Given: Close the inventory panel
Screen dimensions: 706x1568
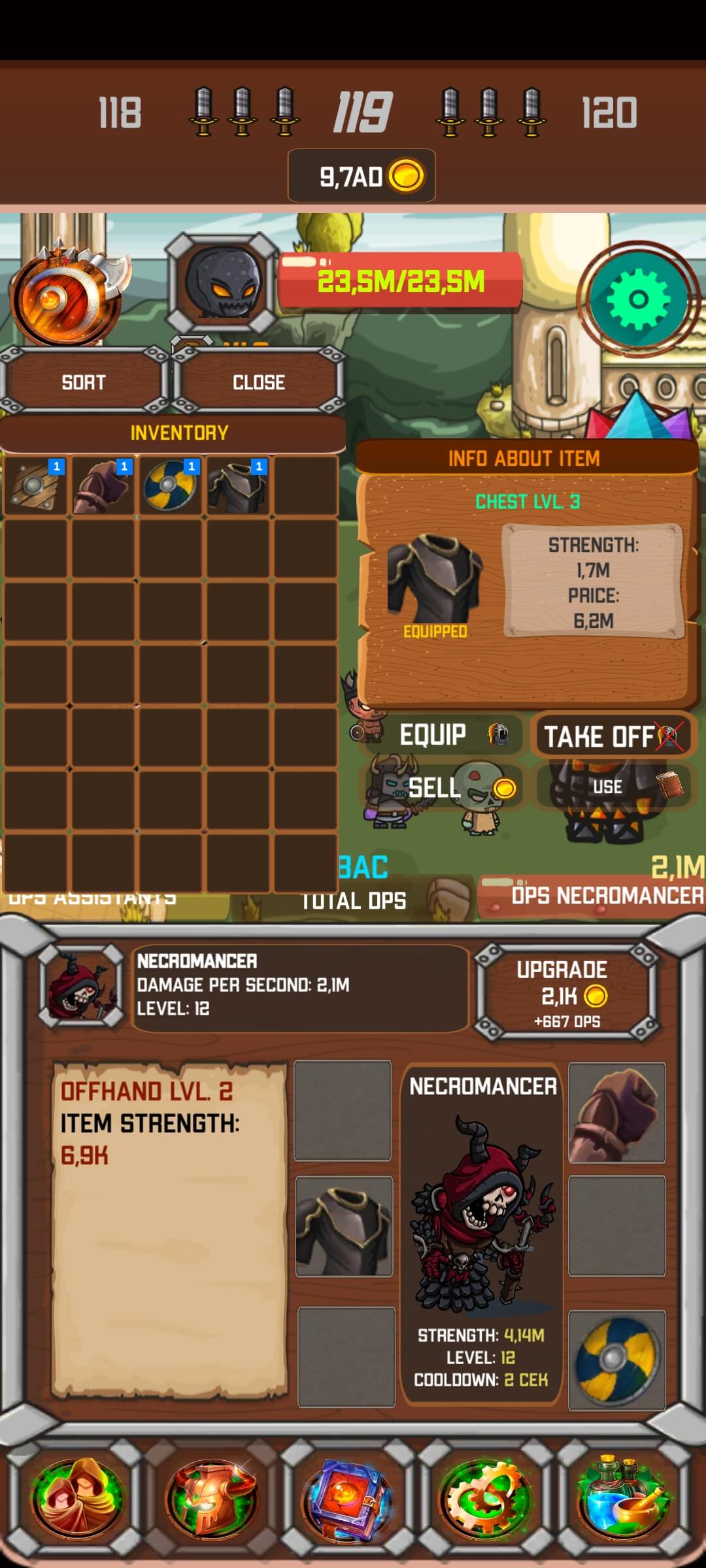Looking at the screenshot, I should (x=259, y=382).
